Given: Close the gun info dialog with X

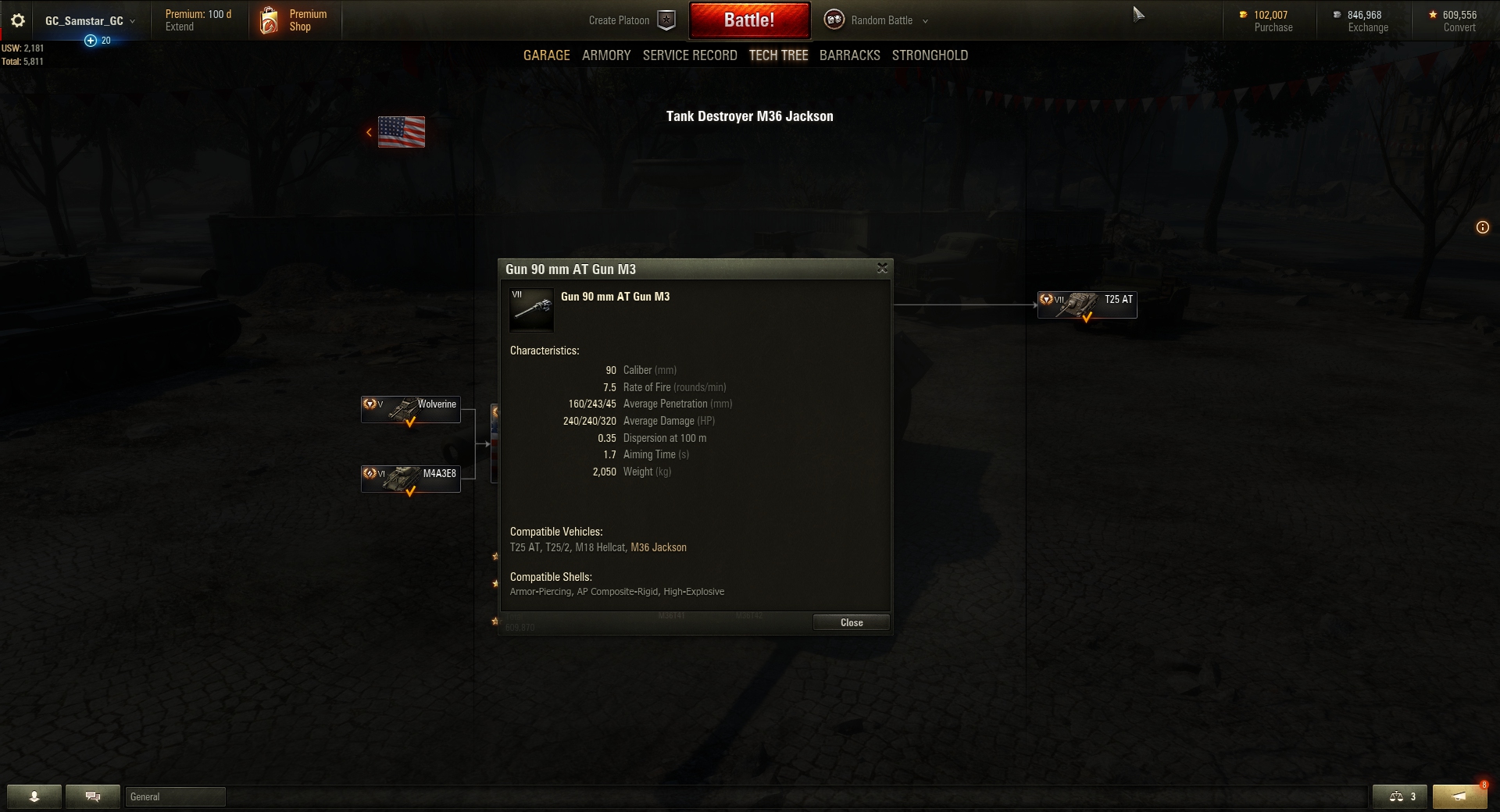Looking at the screenshot, I should point(882,269).
